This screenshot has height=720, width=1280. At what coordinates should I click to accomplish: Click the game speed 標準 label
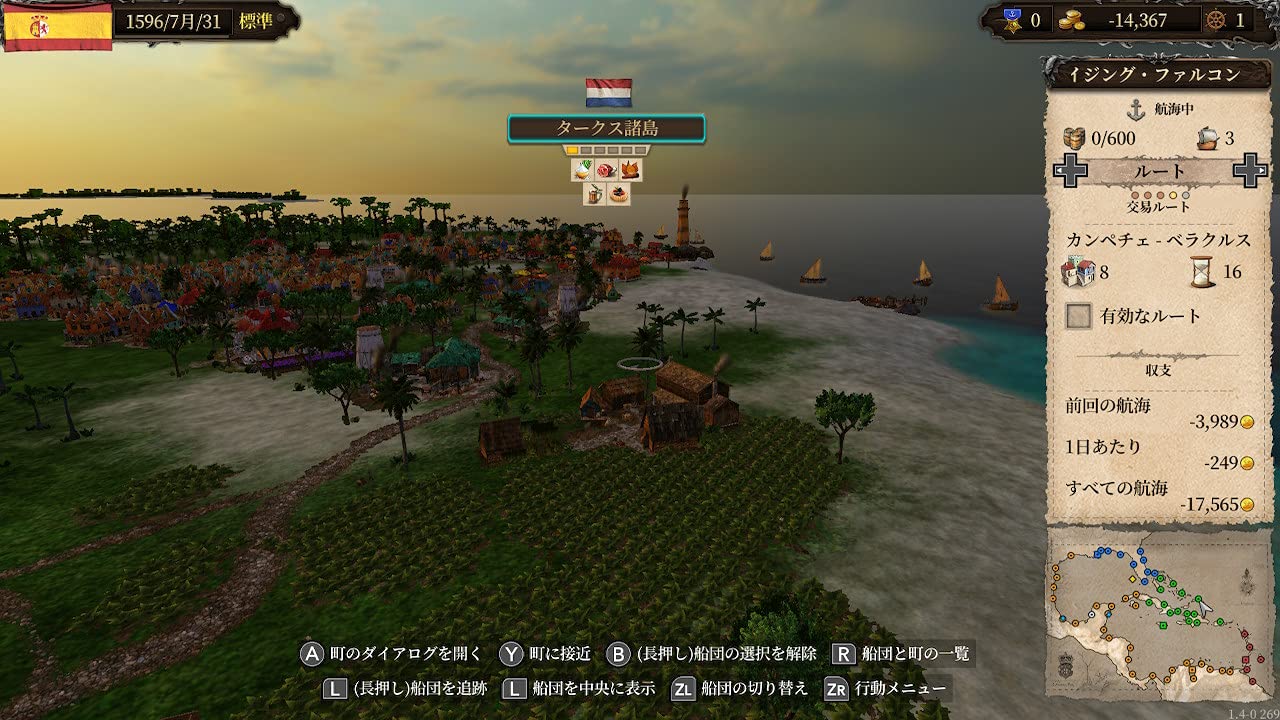pos(256,21)
